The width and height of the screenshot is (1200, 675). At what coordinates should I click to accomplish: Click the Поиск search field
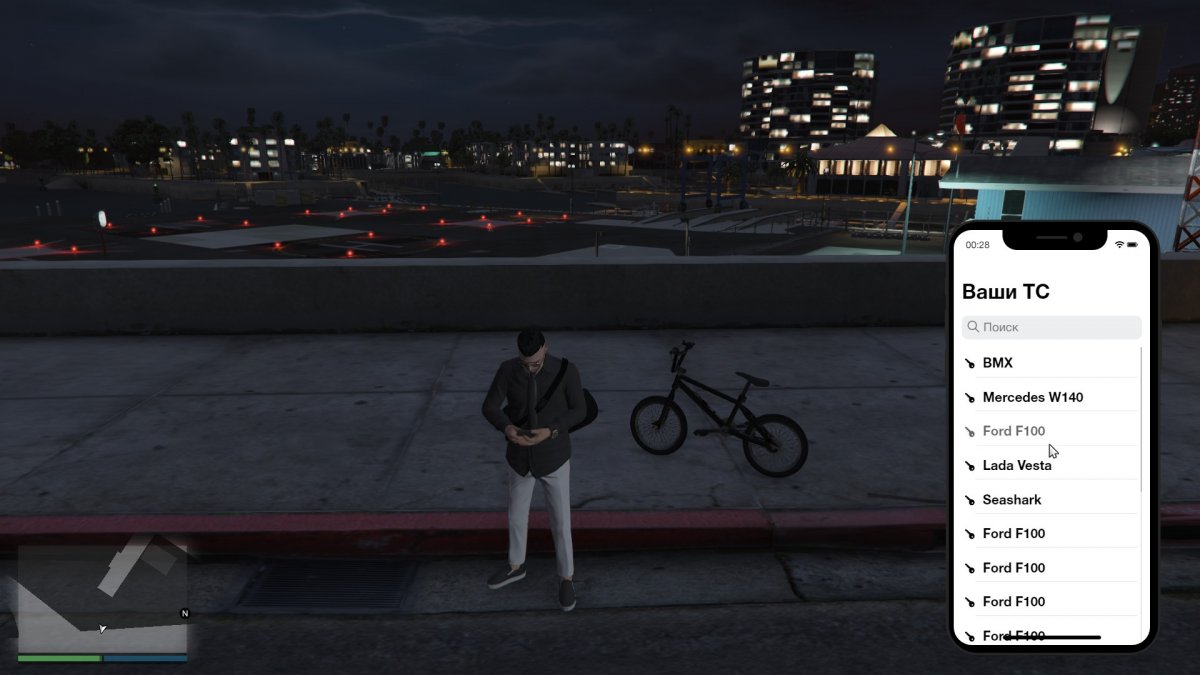click(x=1052, y=327)
